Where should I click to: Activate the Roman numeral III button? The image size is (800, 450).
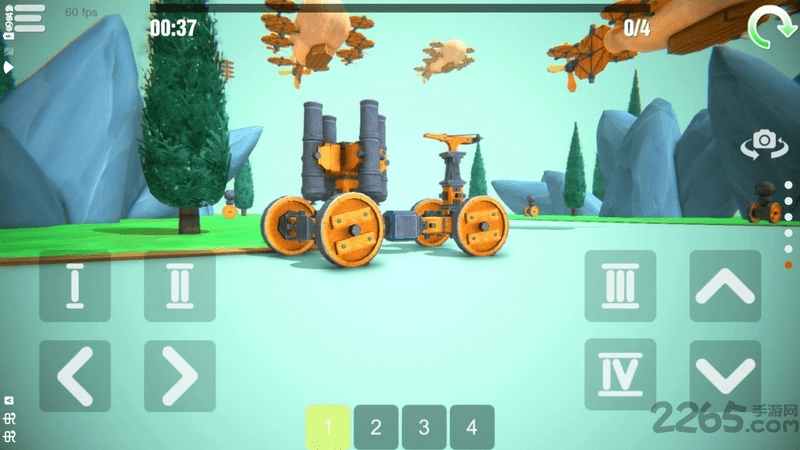coord(620,286)
